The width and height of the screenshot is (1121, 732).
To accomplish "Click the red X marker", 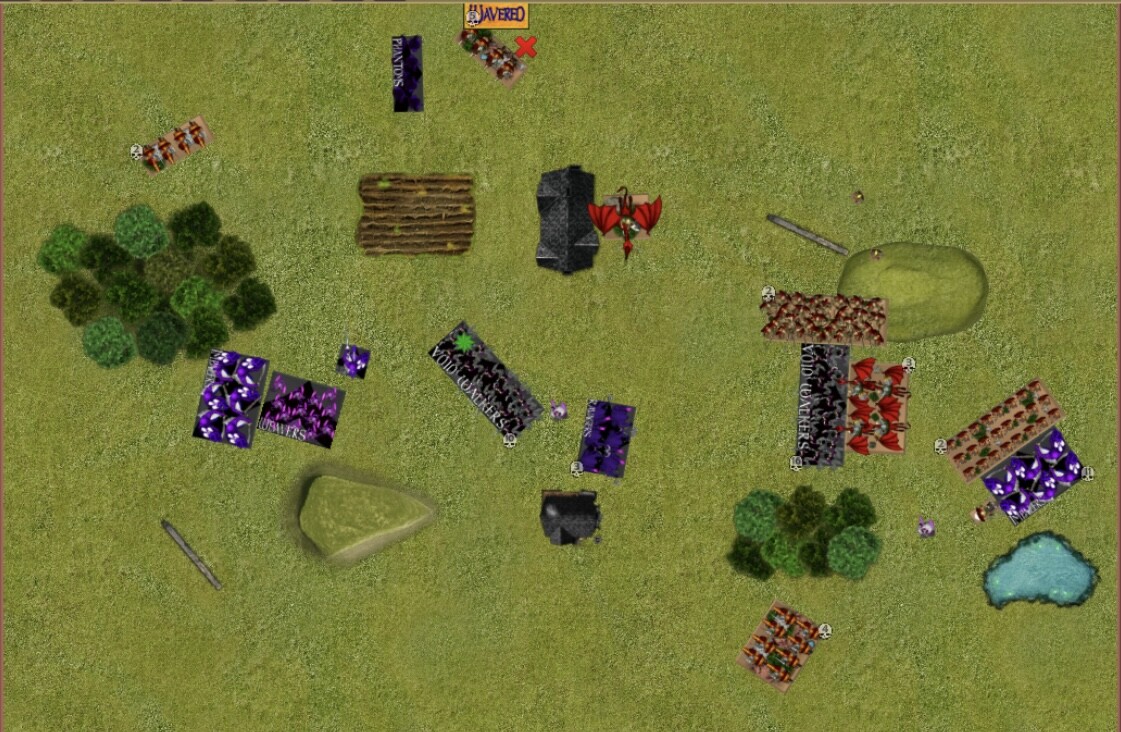I will point(526,46).
